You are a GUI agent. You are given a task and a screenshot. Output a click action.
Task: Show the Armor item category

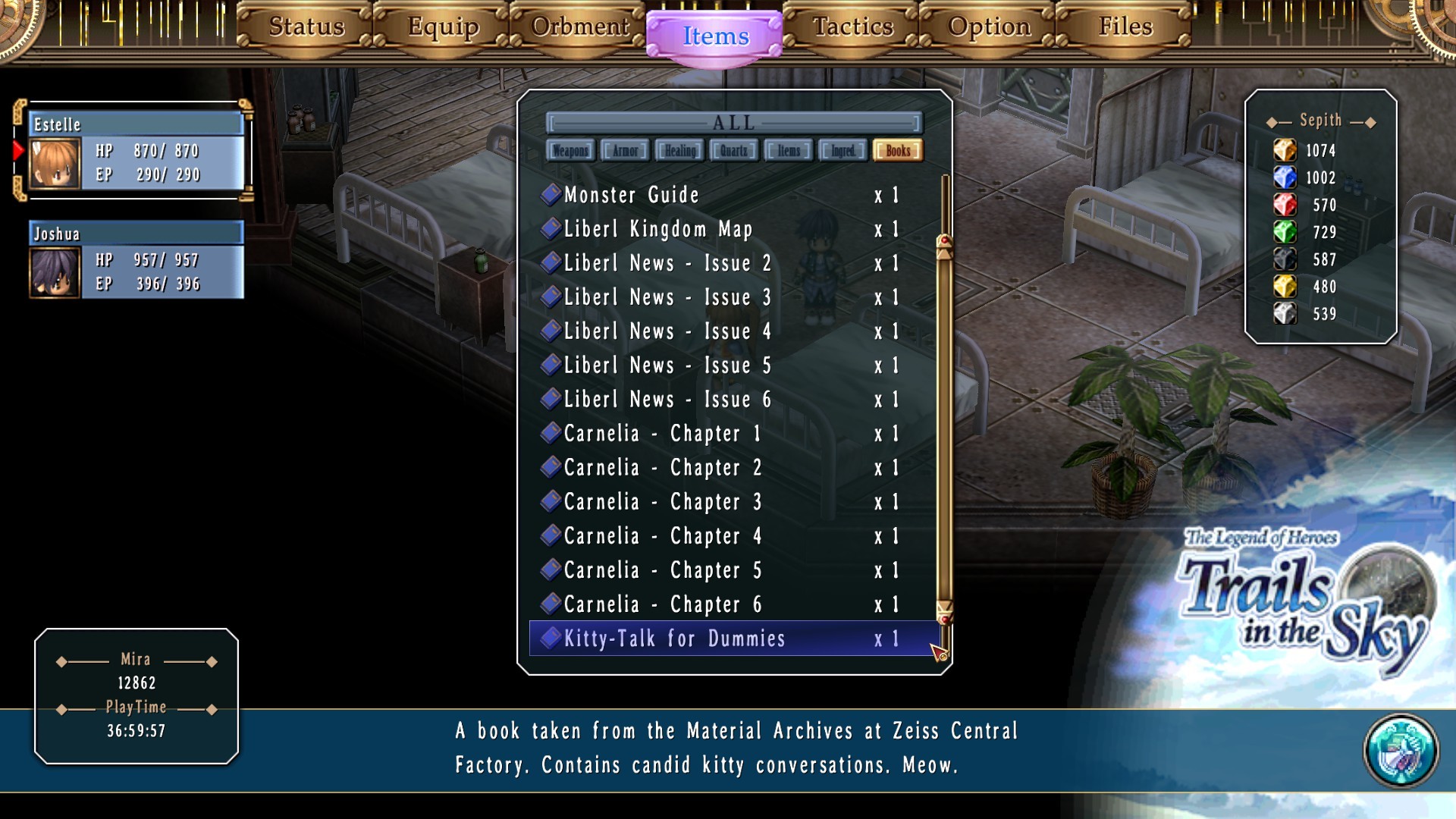pyautogui.click(x=625, y=151)
